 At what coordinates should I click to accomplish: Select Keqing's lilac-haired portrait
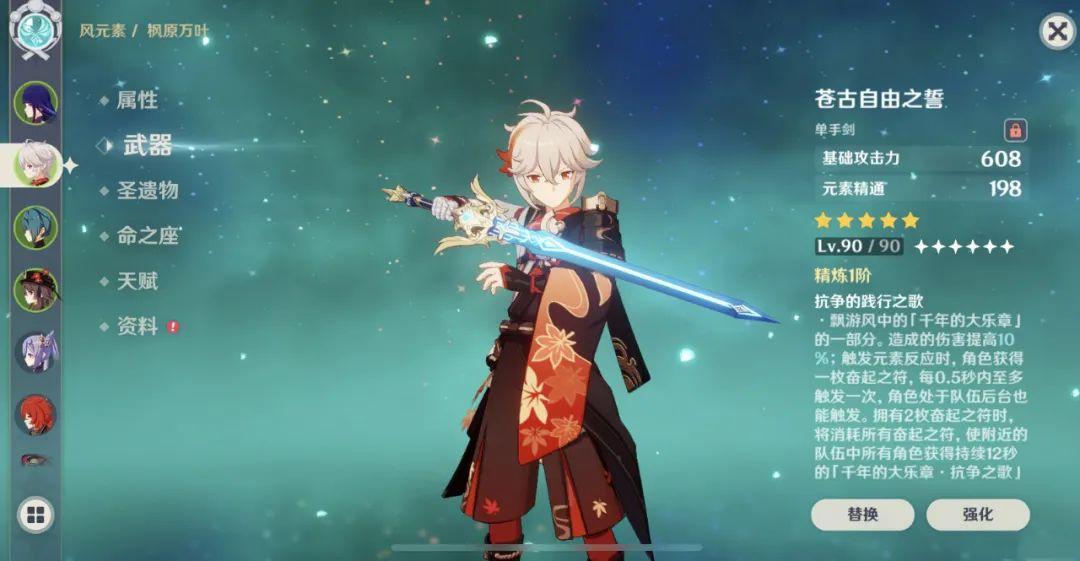tap(36, 352)
